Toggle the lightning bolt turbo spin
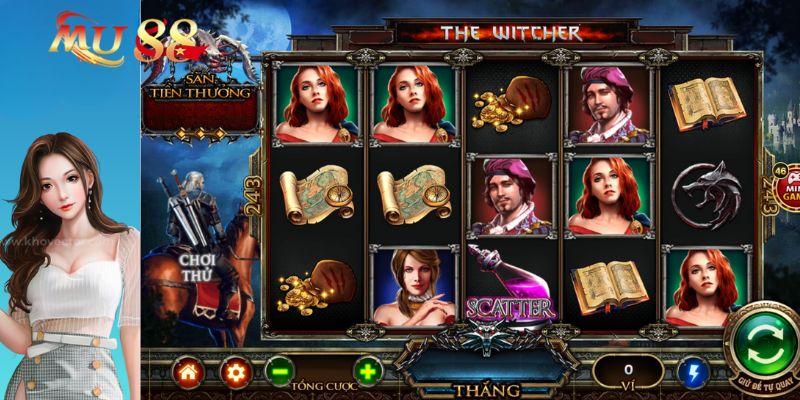 pos(691,372)
